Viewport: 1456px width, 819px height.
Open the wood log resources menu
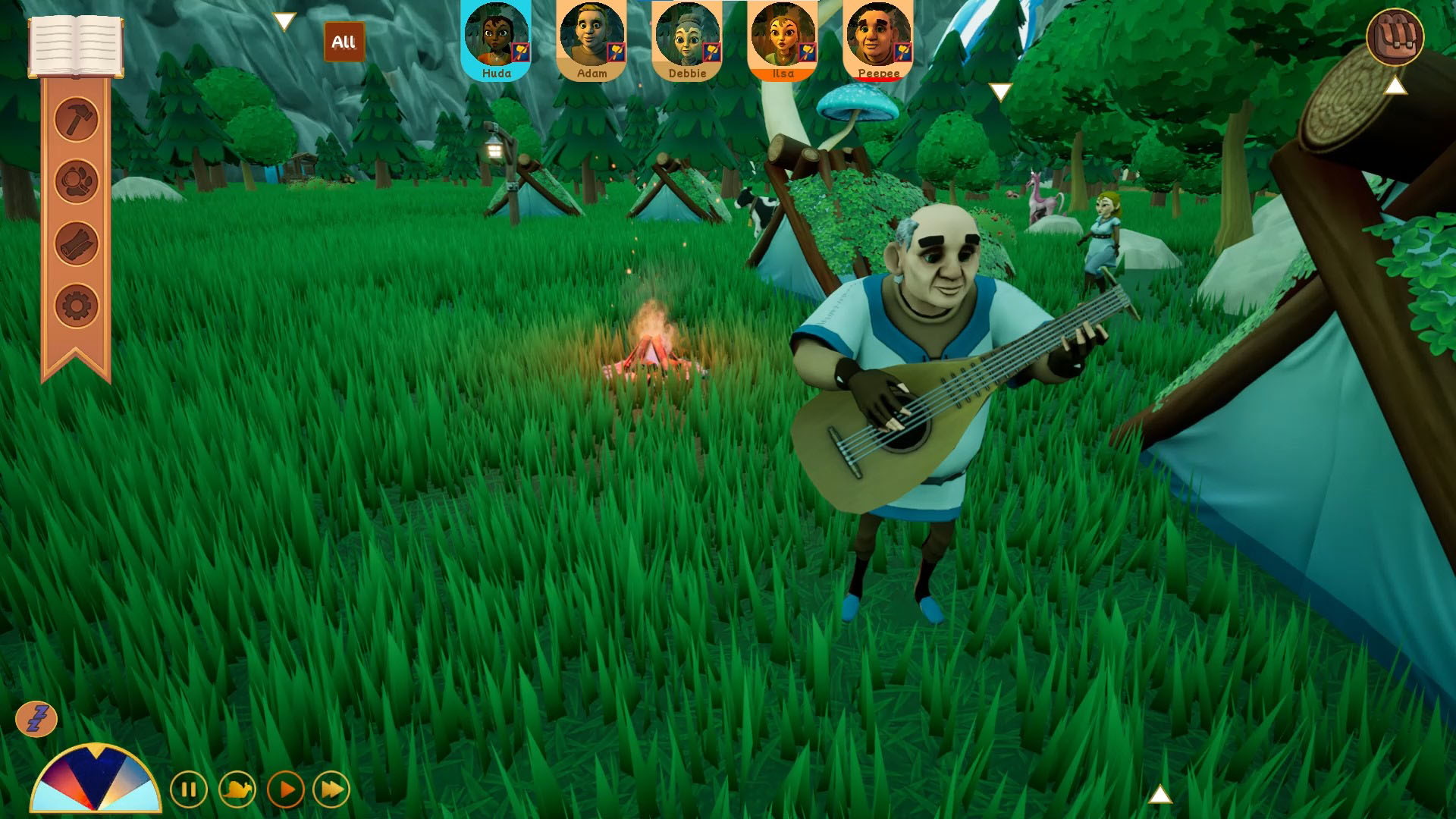click(77, 243)
